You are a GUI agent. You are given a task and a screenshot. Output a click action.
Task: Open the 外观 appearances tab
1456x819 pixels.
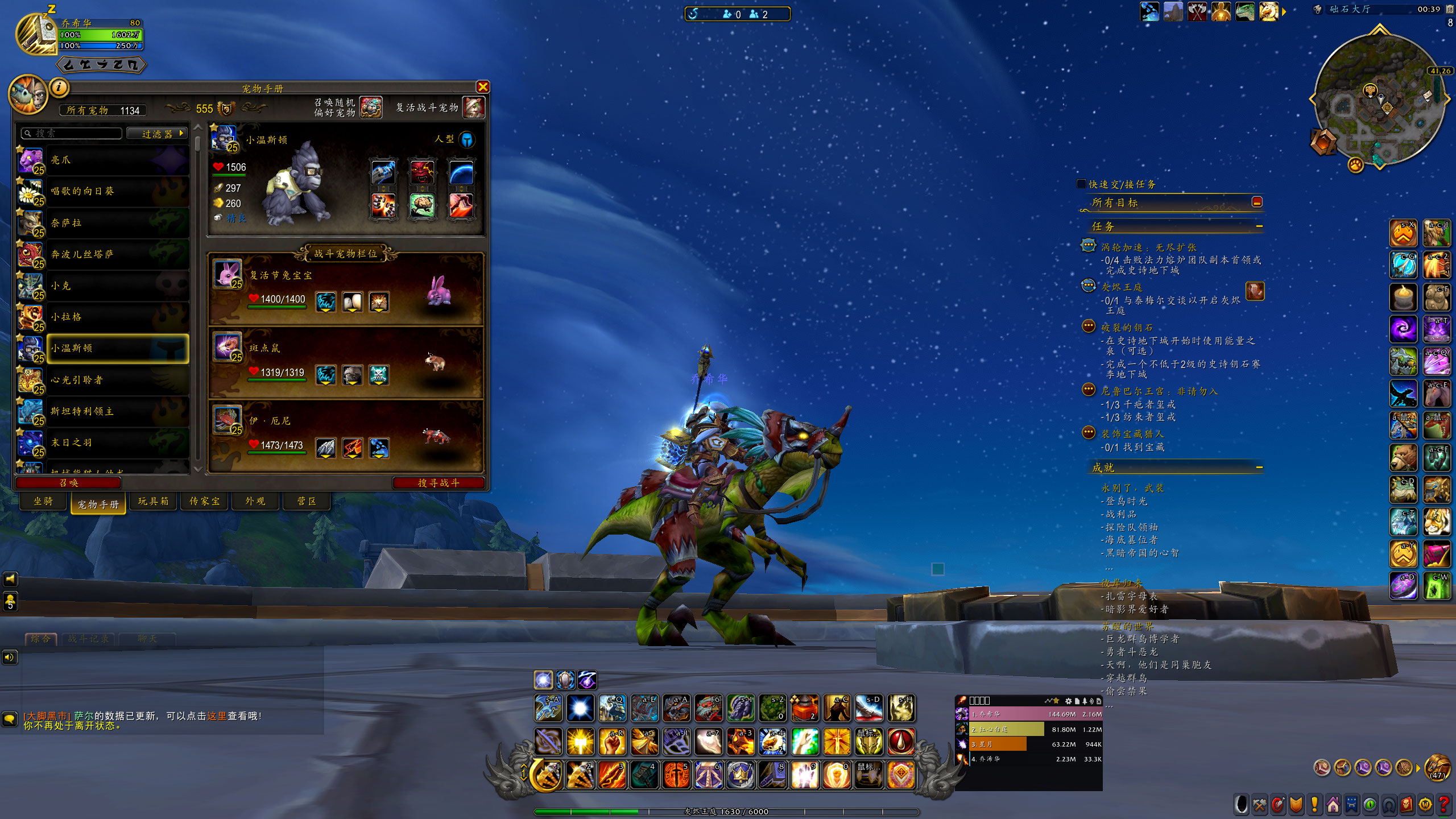tap(255, 501)
